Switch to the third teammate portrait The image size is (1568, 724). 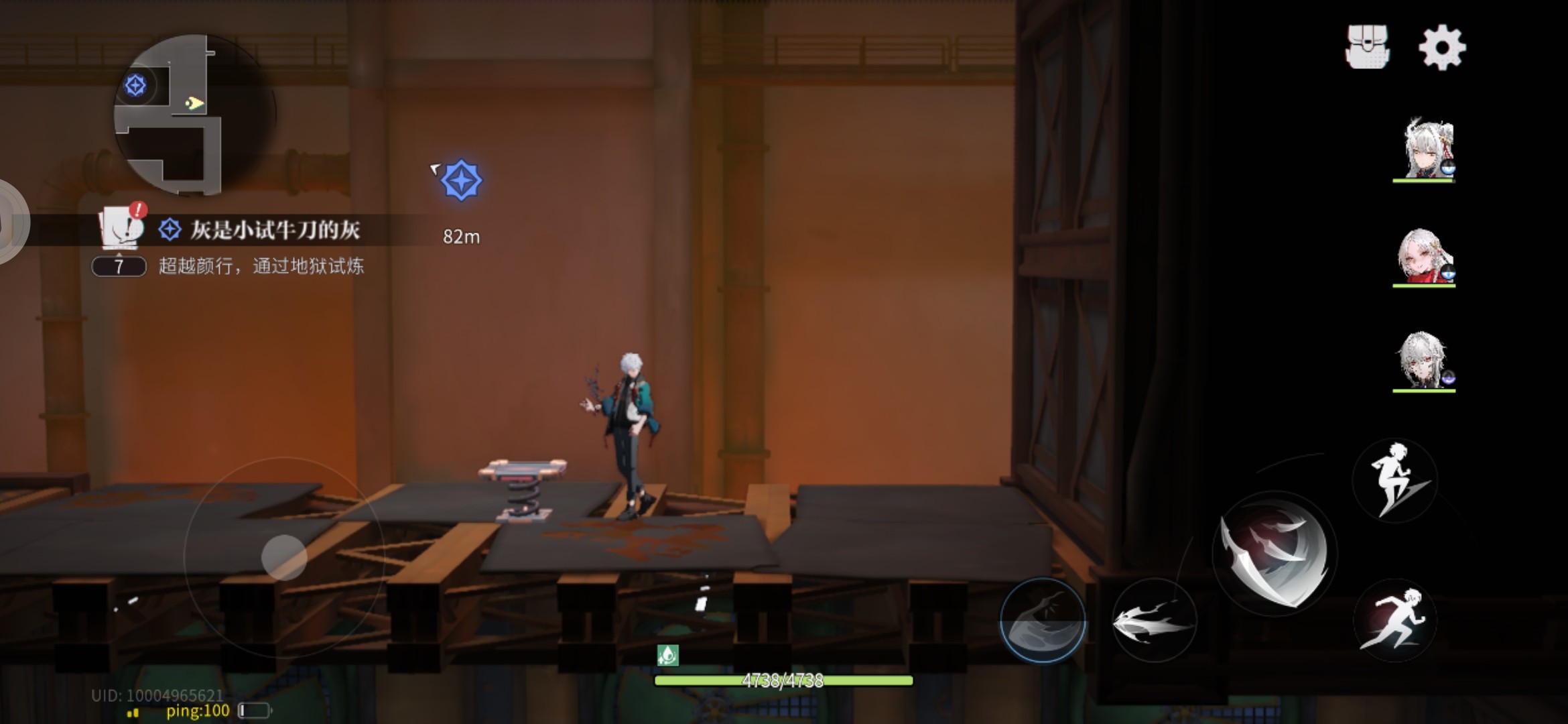pos(1425,361)
